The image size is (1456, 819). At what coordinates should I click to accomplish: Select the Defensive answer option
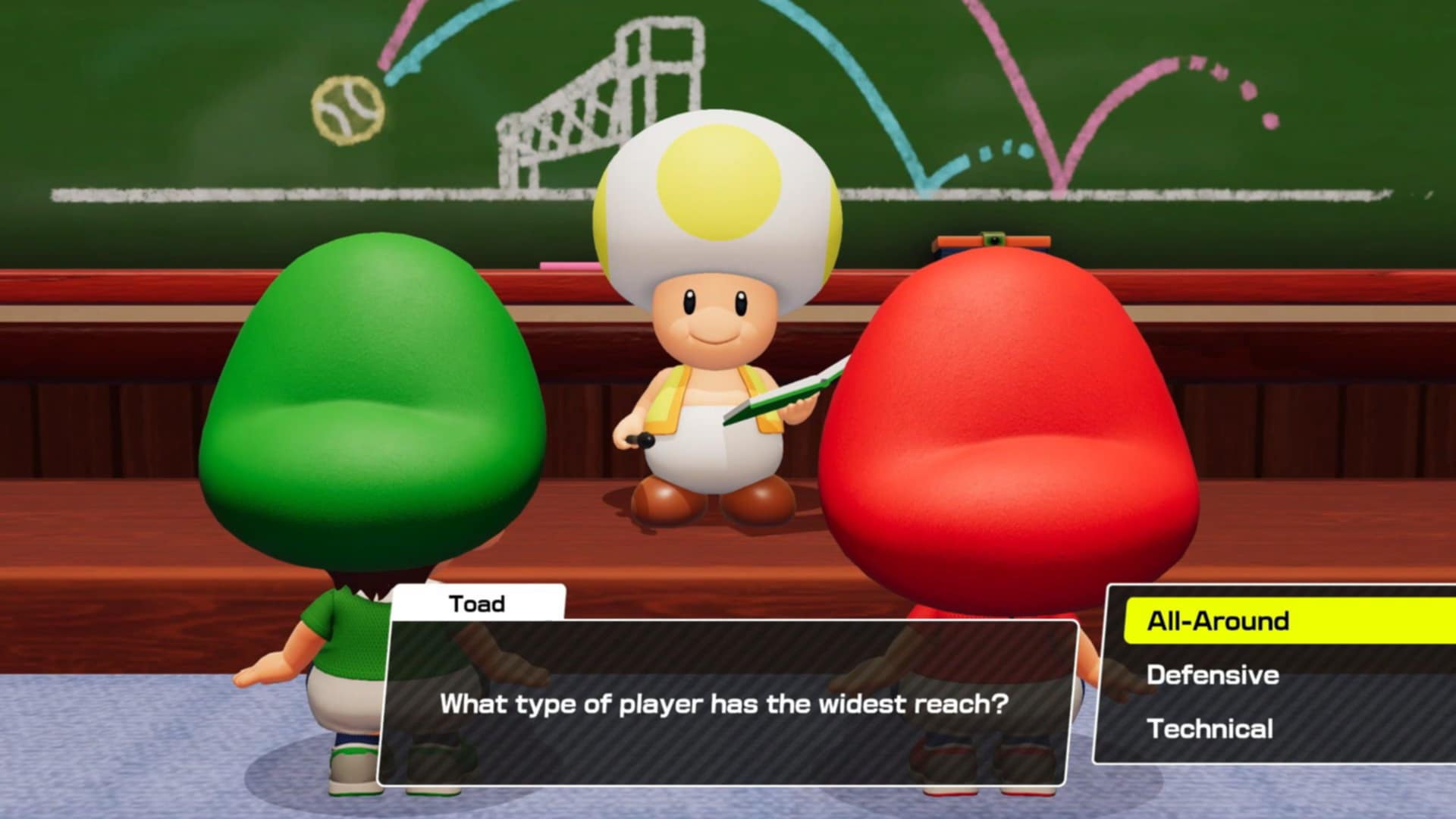click(1213, 675)
